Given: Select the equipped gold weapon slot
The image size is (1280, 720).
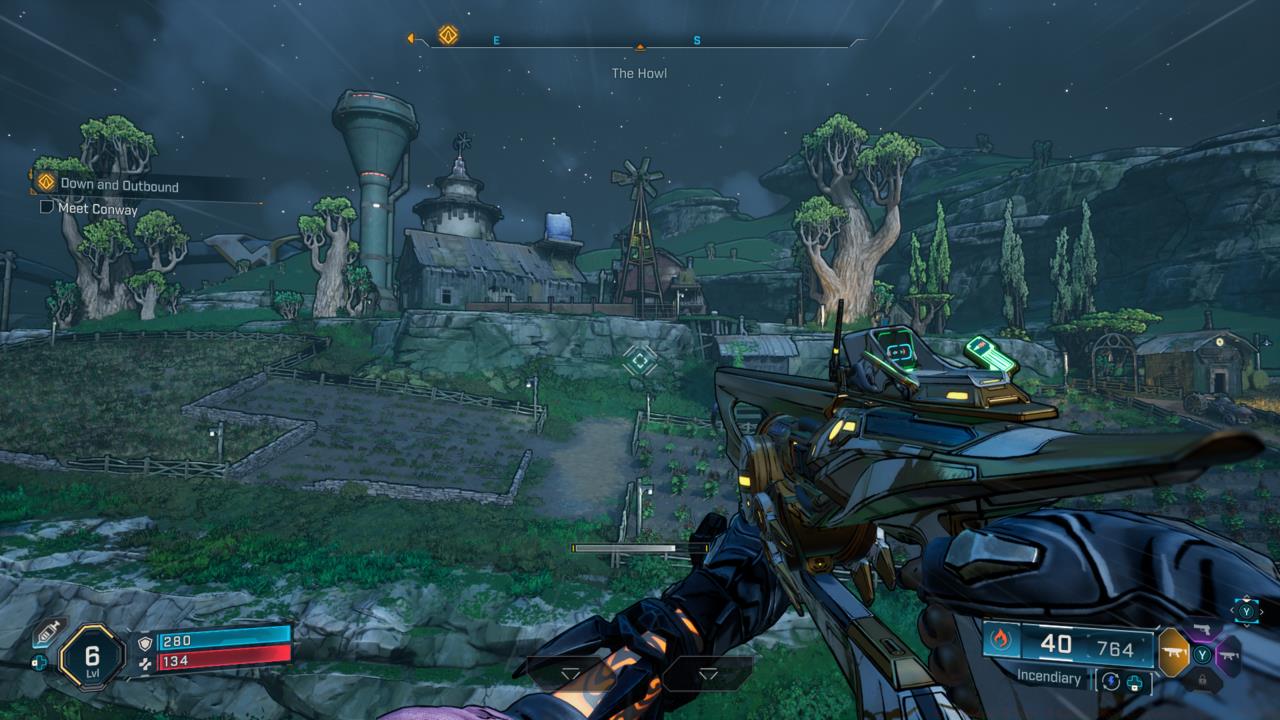Looking at the screenshot, I should click(x=1173, y=653).
